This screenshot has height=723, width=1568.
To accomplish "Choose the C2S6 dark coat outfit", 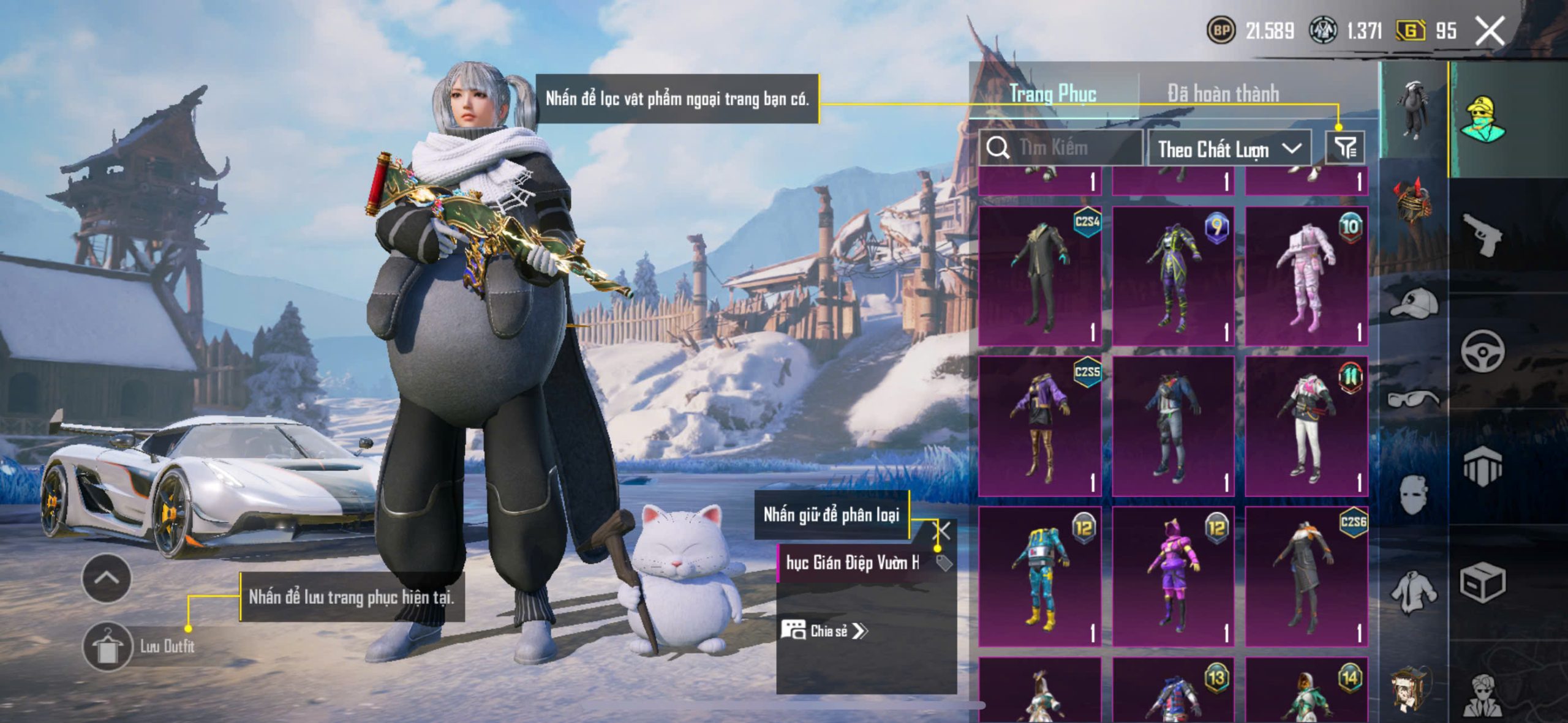I will click(1306, 575).
